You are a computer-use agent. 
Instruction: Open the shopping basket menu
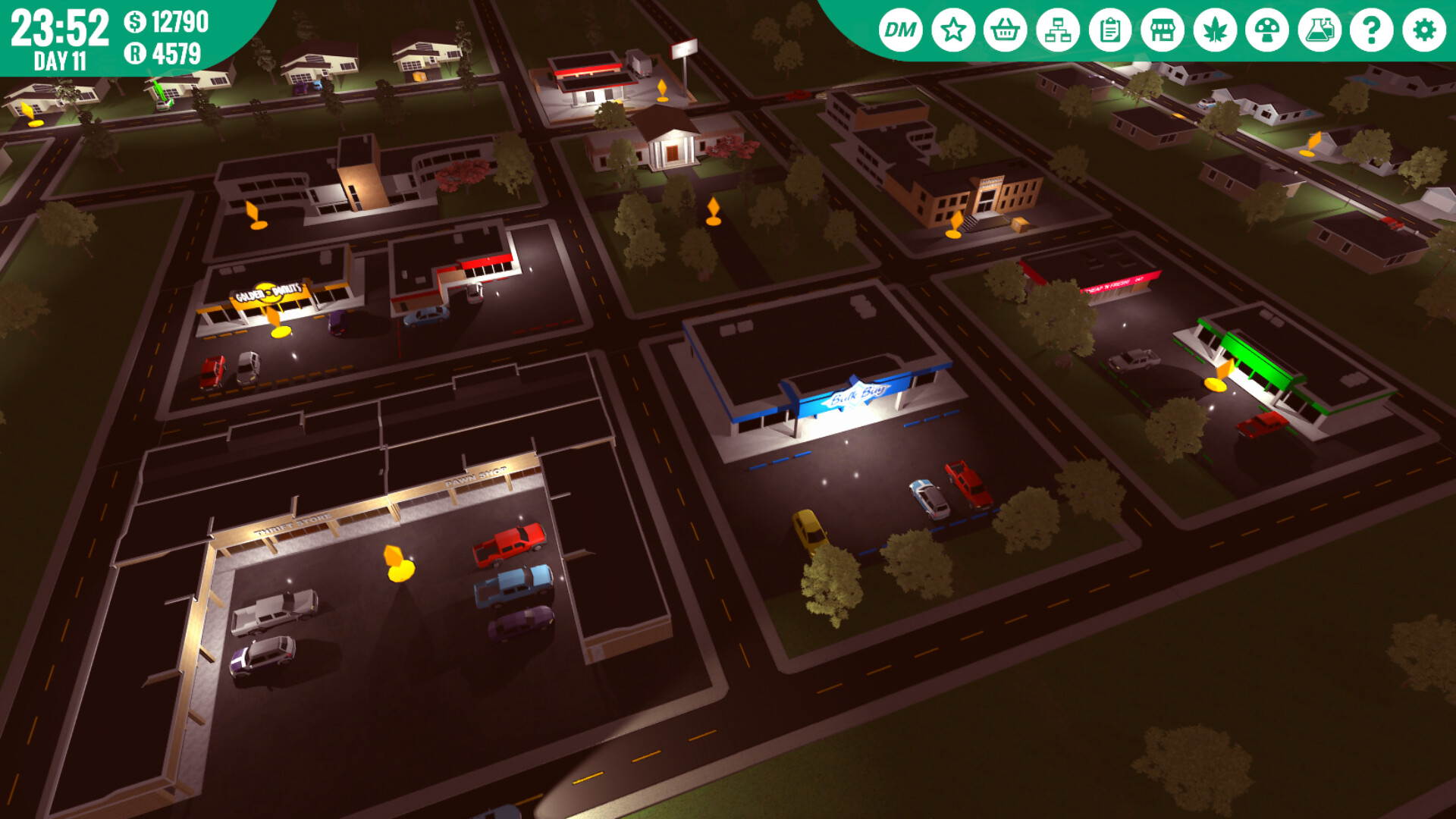[1006, 30]
